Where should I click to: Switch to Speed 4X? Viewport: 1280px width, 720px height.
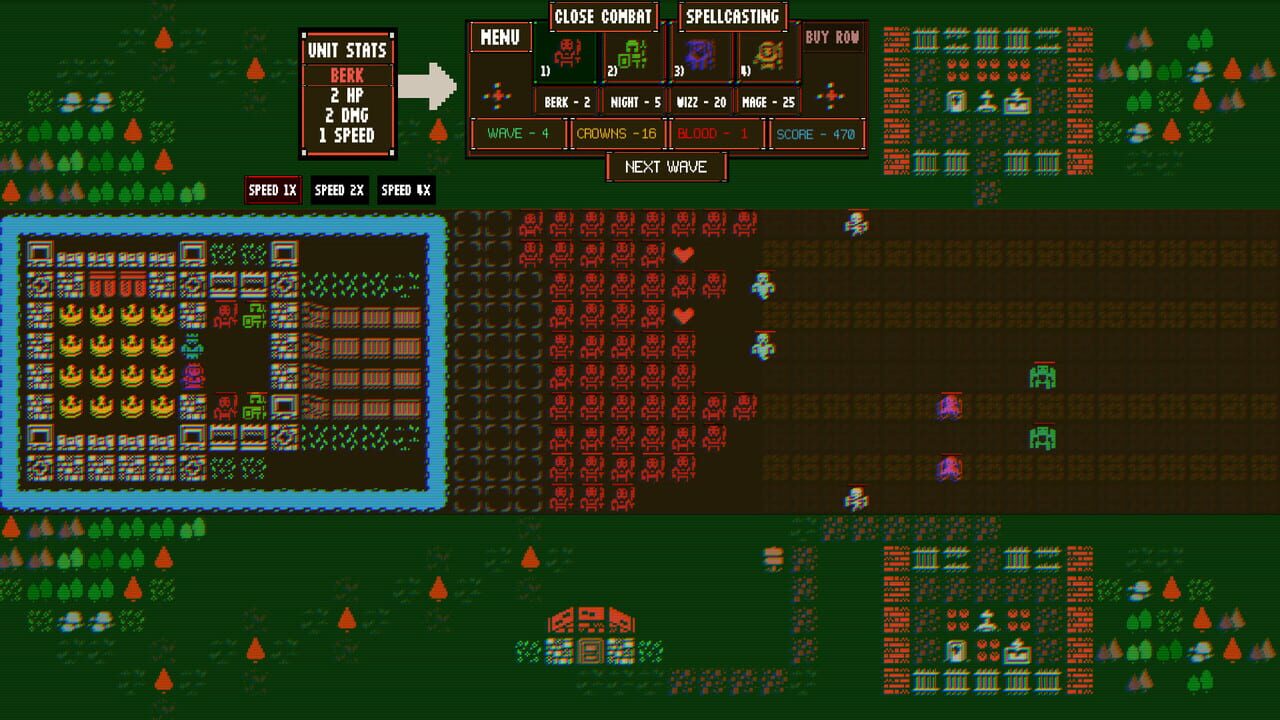tap(406, 190)
